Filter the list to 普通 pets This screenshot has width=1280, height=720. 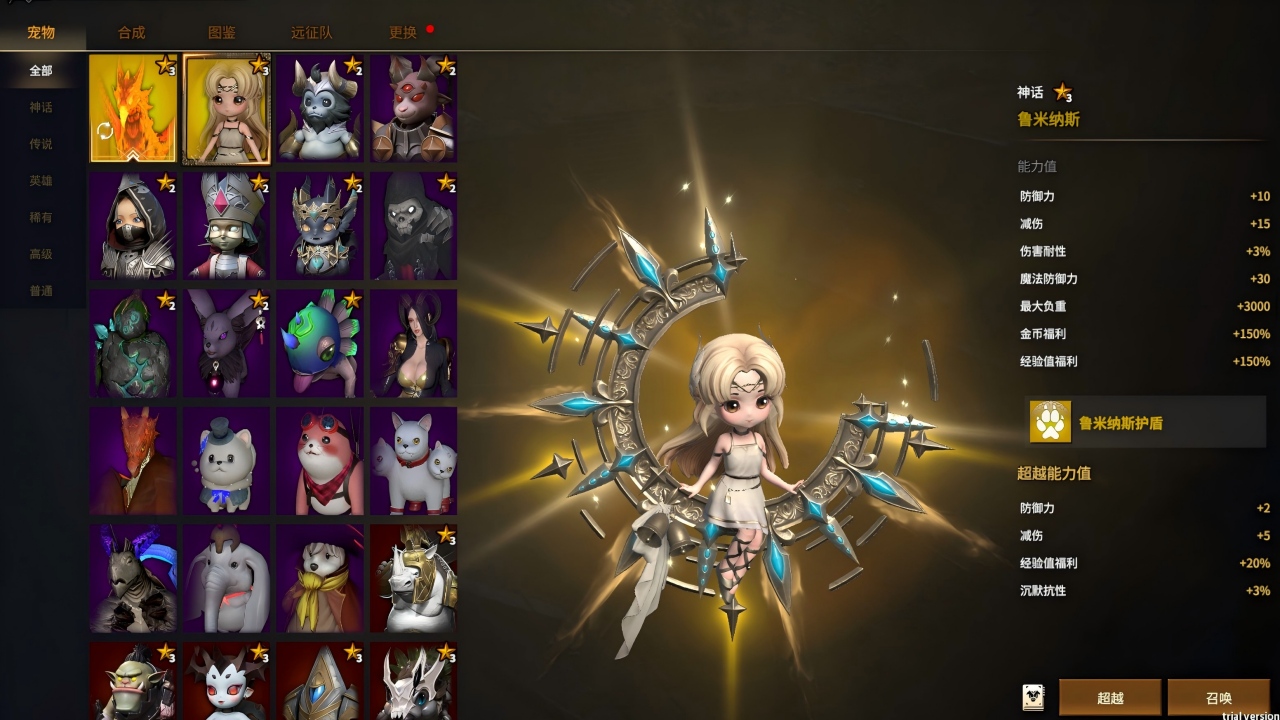pos(41,291)
